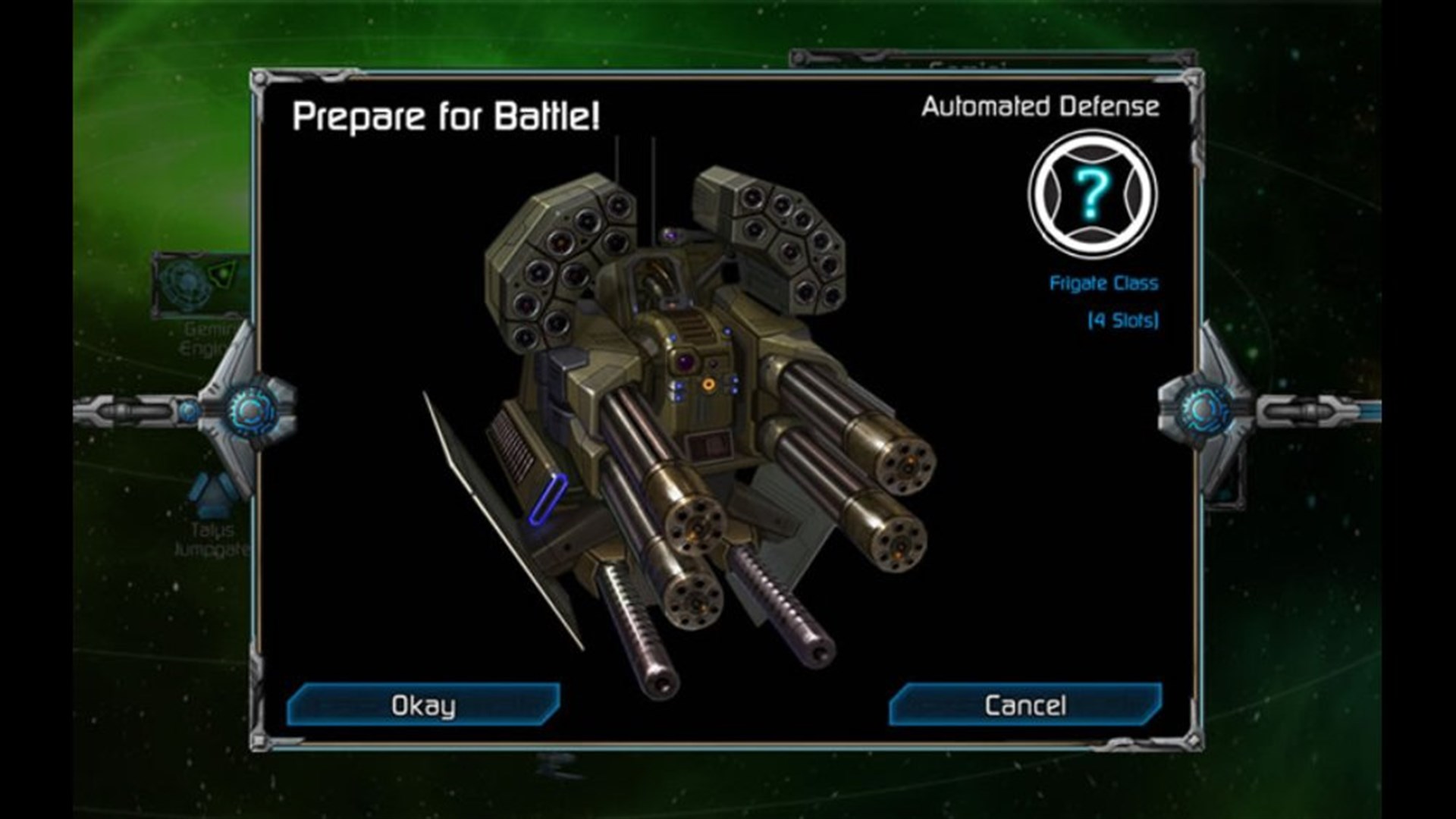The image size is (1456, 819).
Task: Expand the Frigate Class details
Action: pos(1103,284)
